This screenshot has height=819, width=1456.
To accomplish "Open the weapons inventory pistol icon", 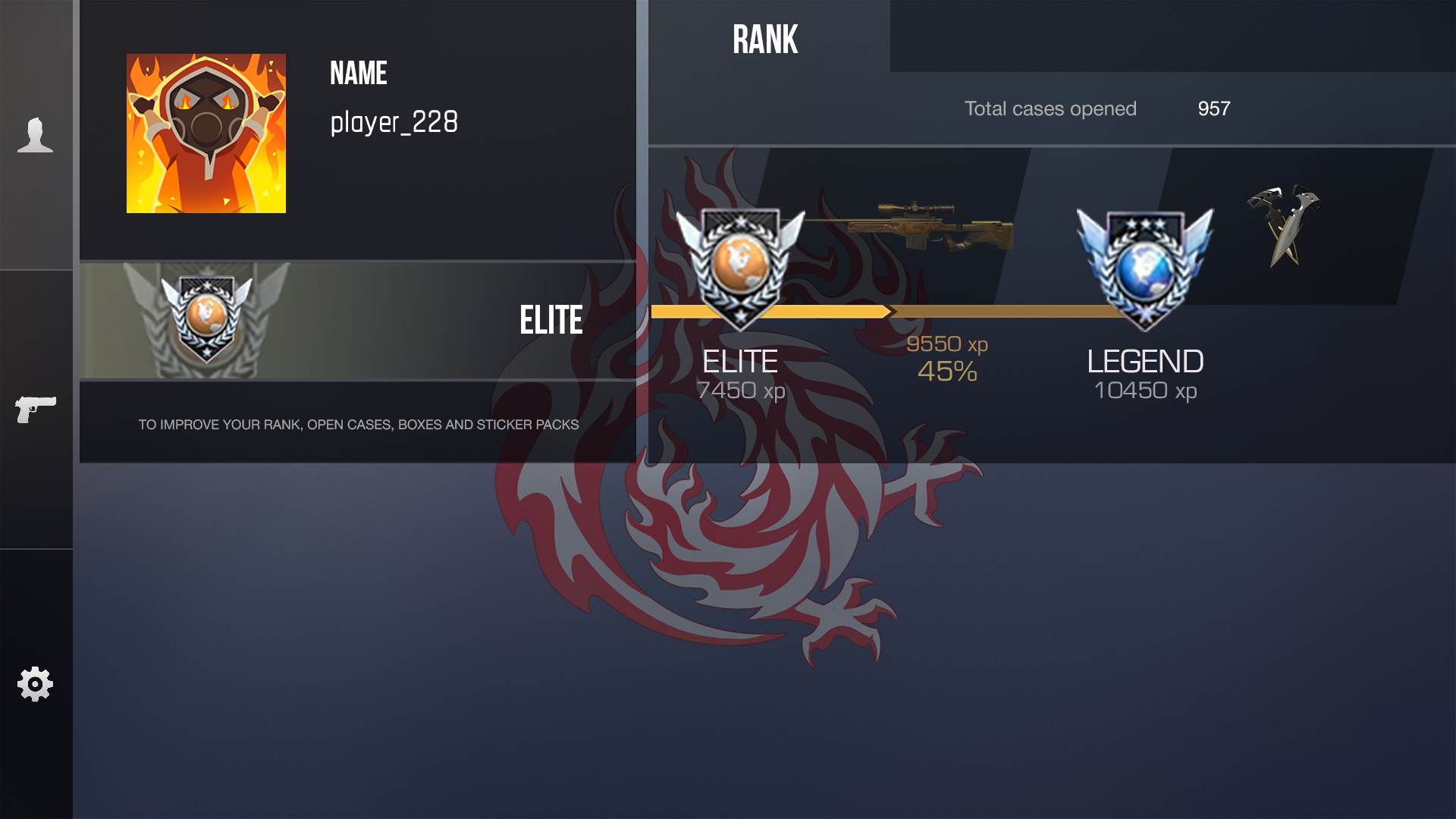I will [x=36, y=409].
